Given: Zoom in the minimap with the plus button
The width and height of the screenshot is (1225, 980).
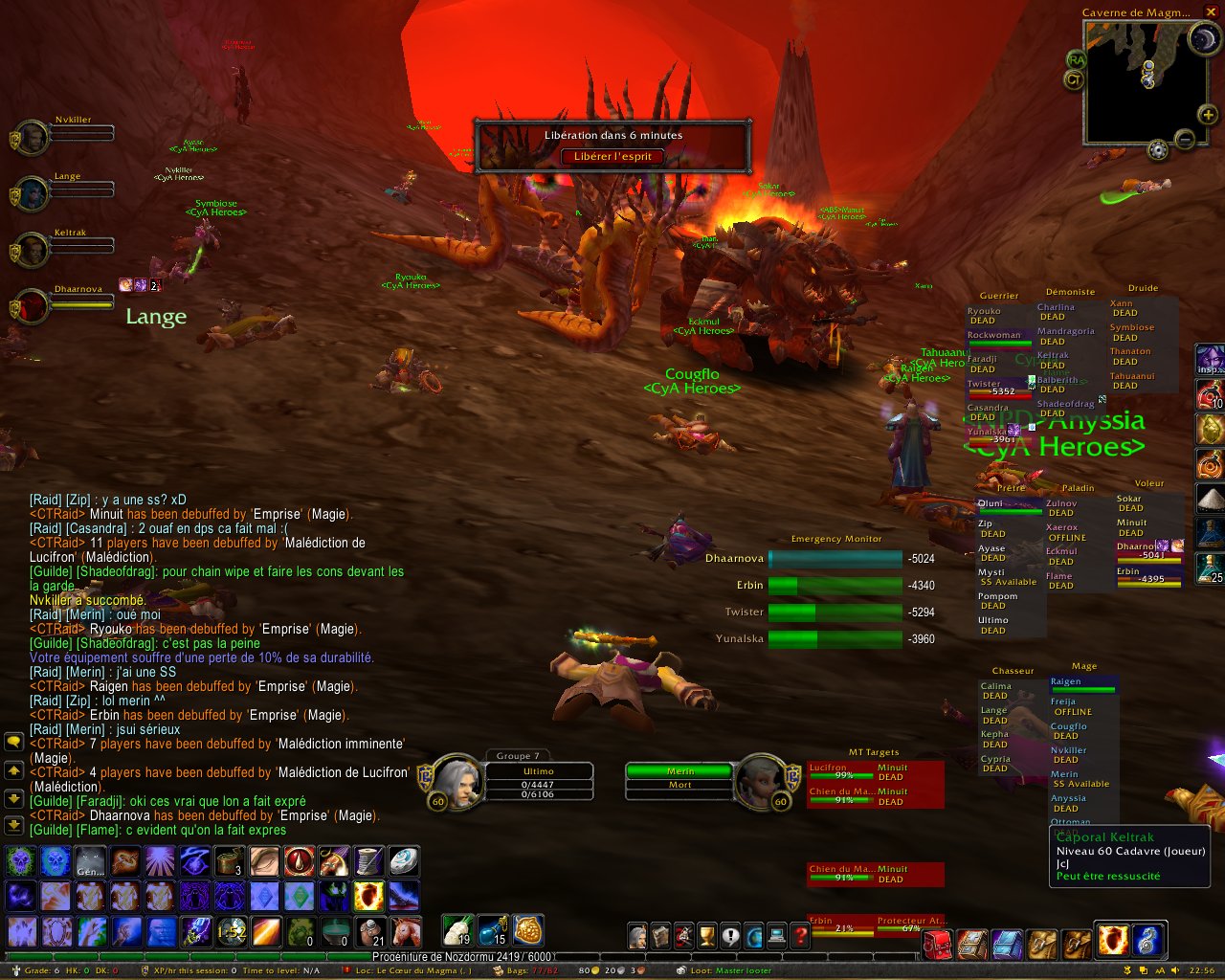Looking at the screenshot, I should [1209, 115].
